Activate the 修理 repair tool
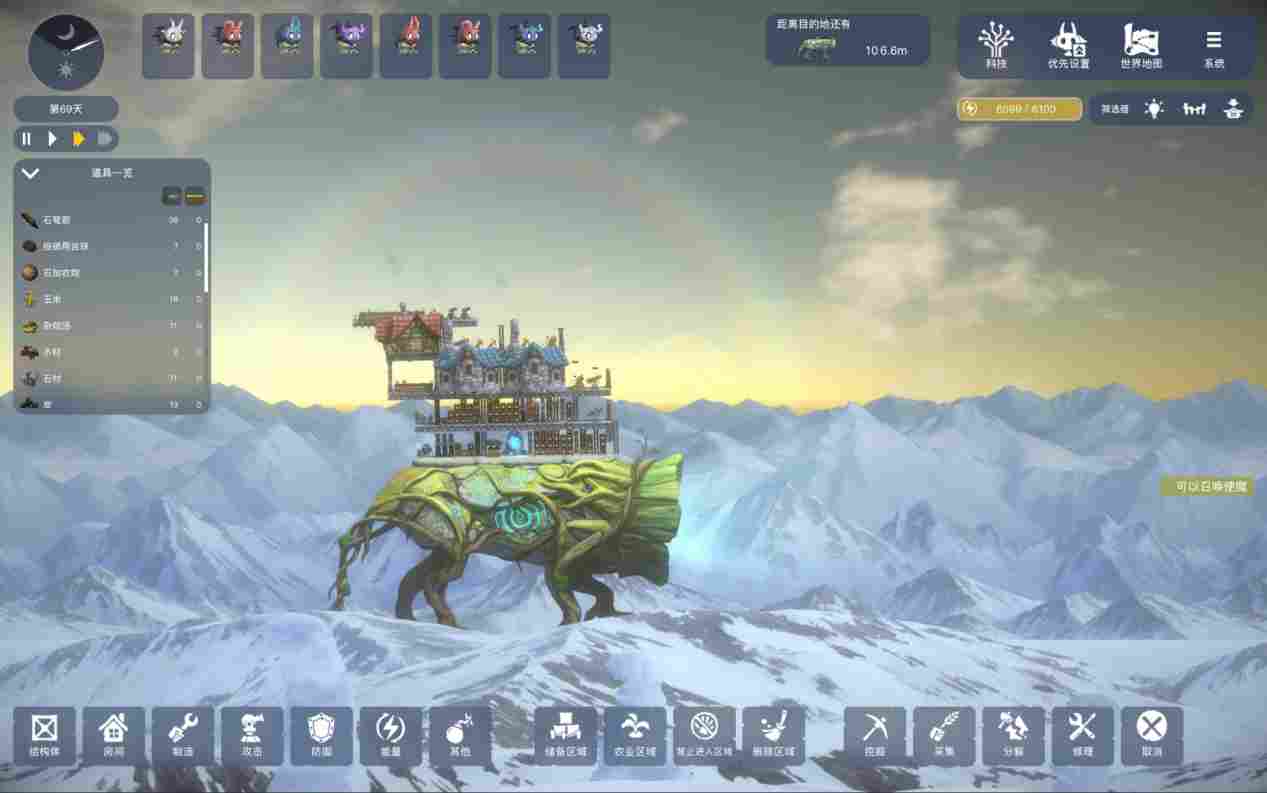Screen dimensions: 1267x793 click(1082, 735)
